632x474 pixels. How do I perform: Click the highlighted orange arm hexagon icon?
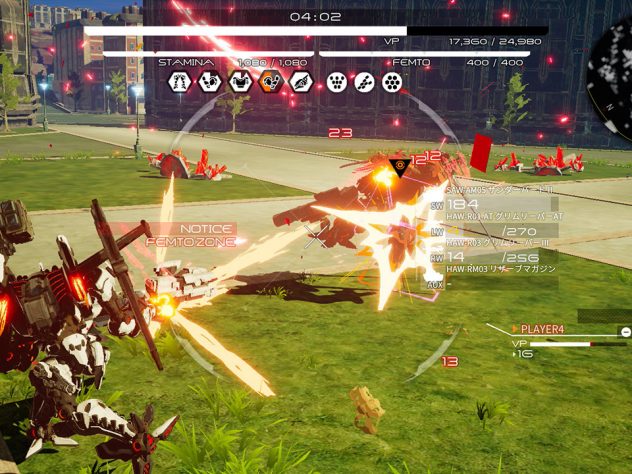coord(270,83)
